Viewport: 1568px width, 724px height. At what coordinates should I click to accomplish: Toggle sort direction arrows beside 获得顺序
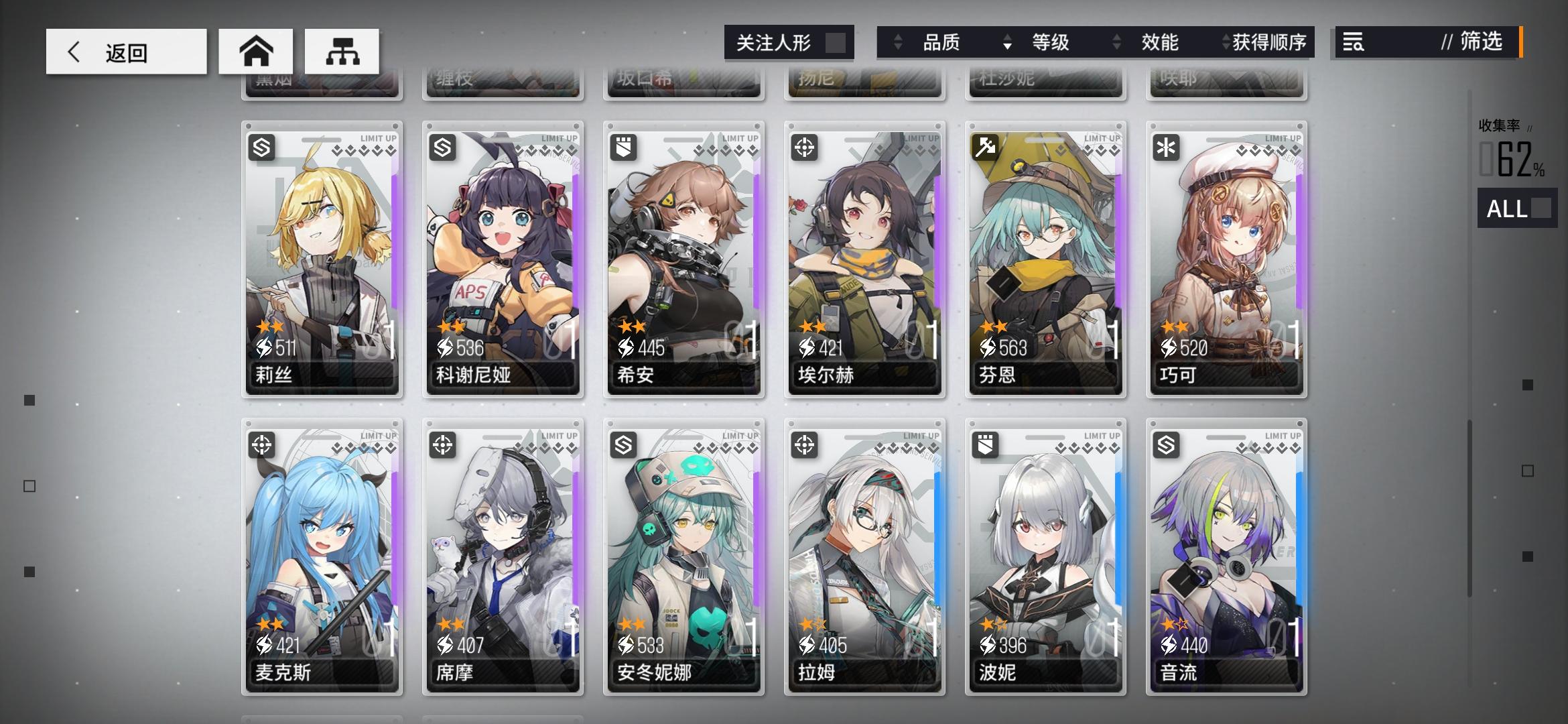(1227, 42)
